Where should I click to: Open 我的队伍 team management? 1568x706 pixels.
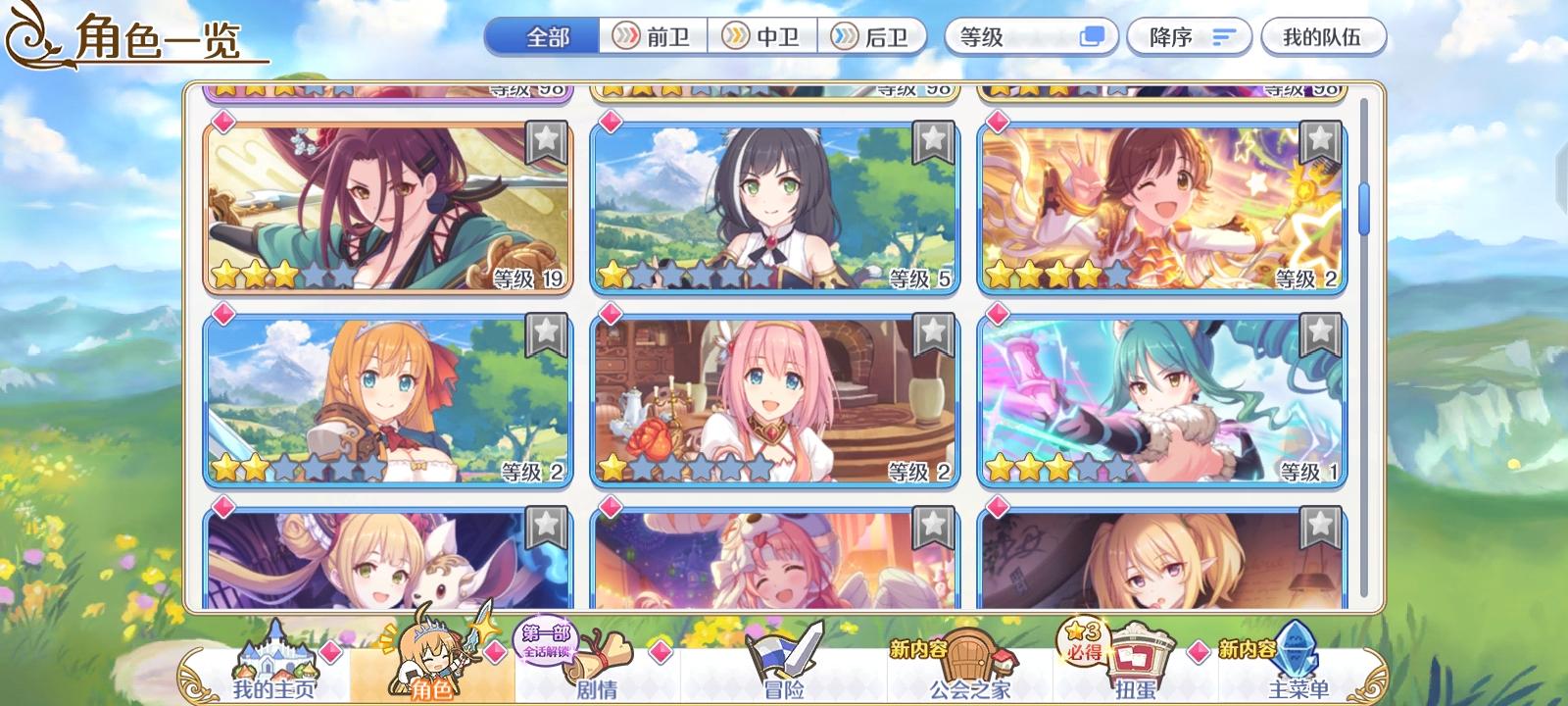point(1324,36)
